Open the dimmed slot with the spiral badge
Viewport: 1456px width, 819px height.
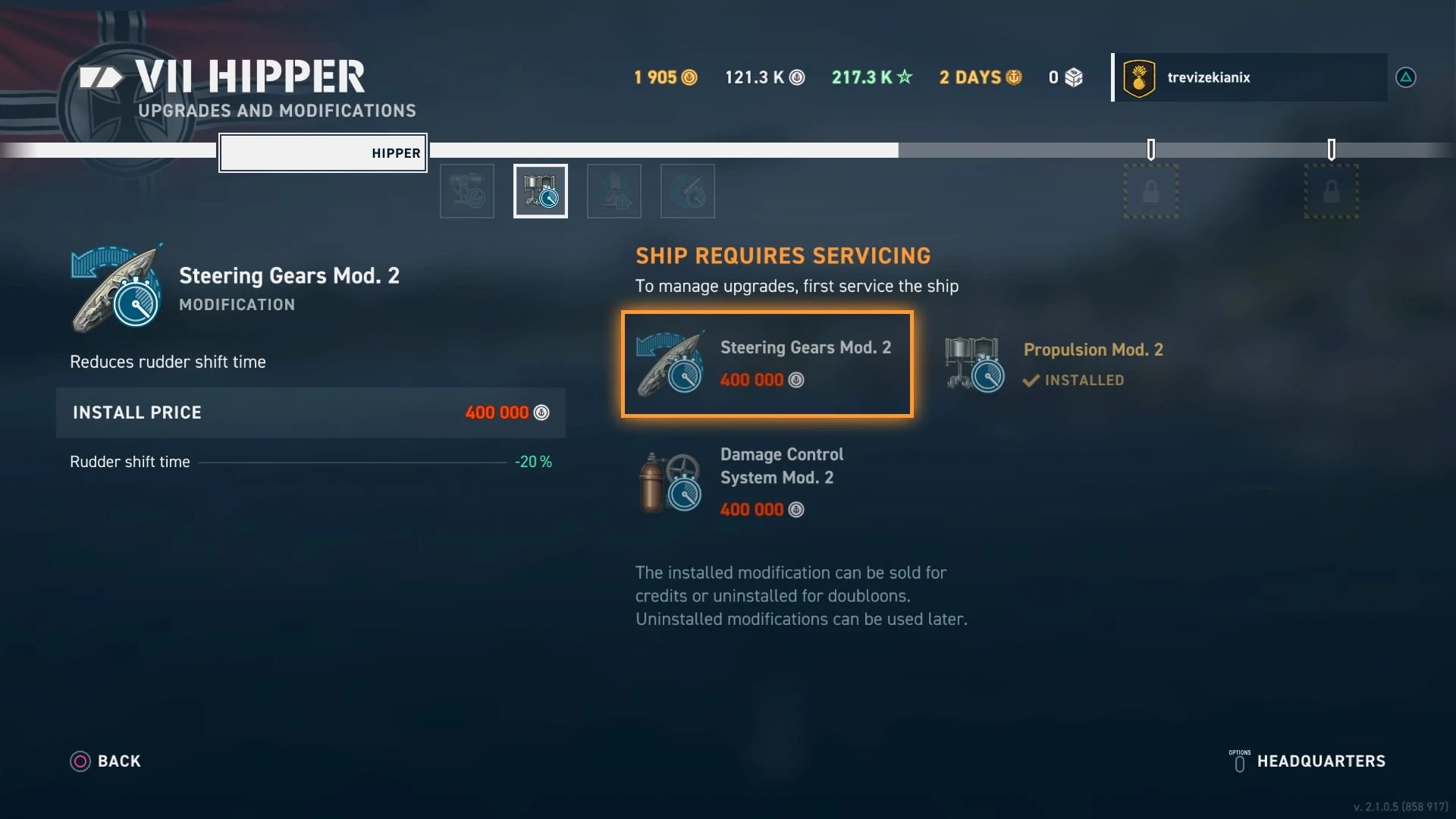pyautogui.click(x=688, y=191)
